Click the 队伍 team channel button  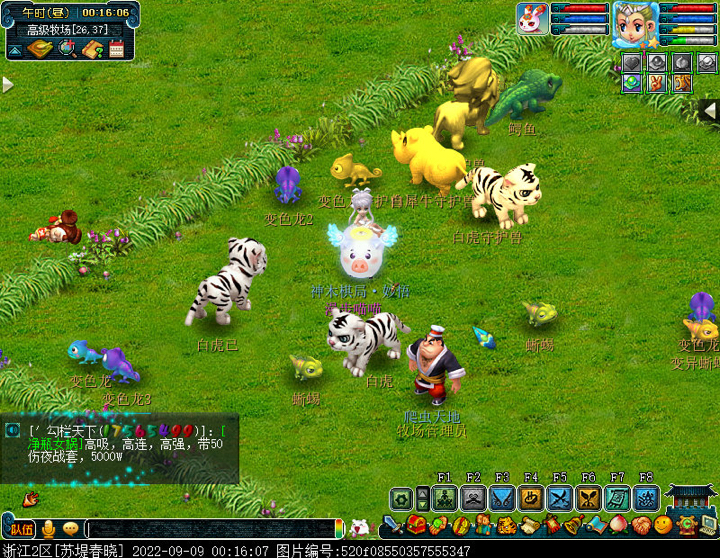pyautogui.click(x=21, y=529)
